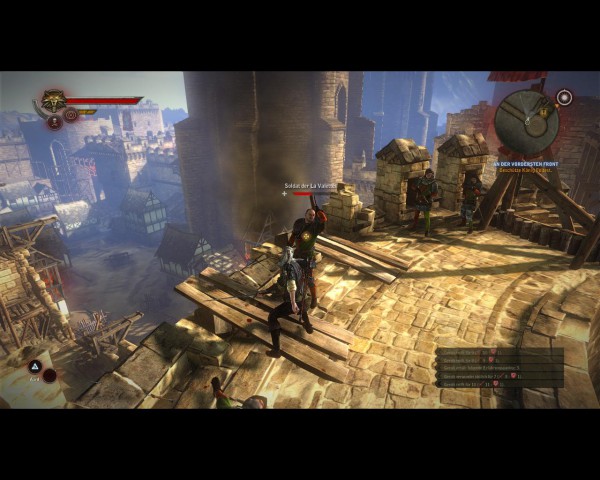
Task: Select the dark red slot beside the Aard sign
Action: pos(49,375)
